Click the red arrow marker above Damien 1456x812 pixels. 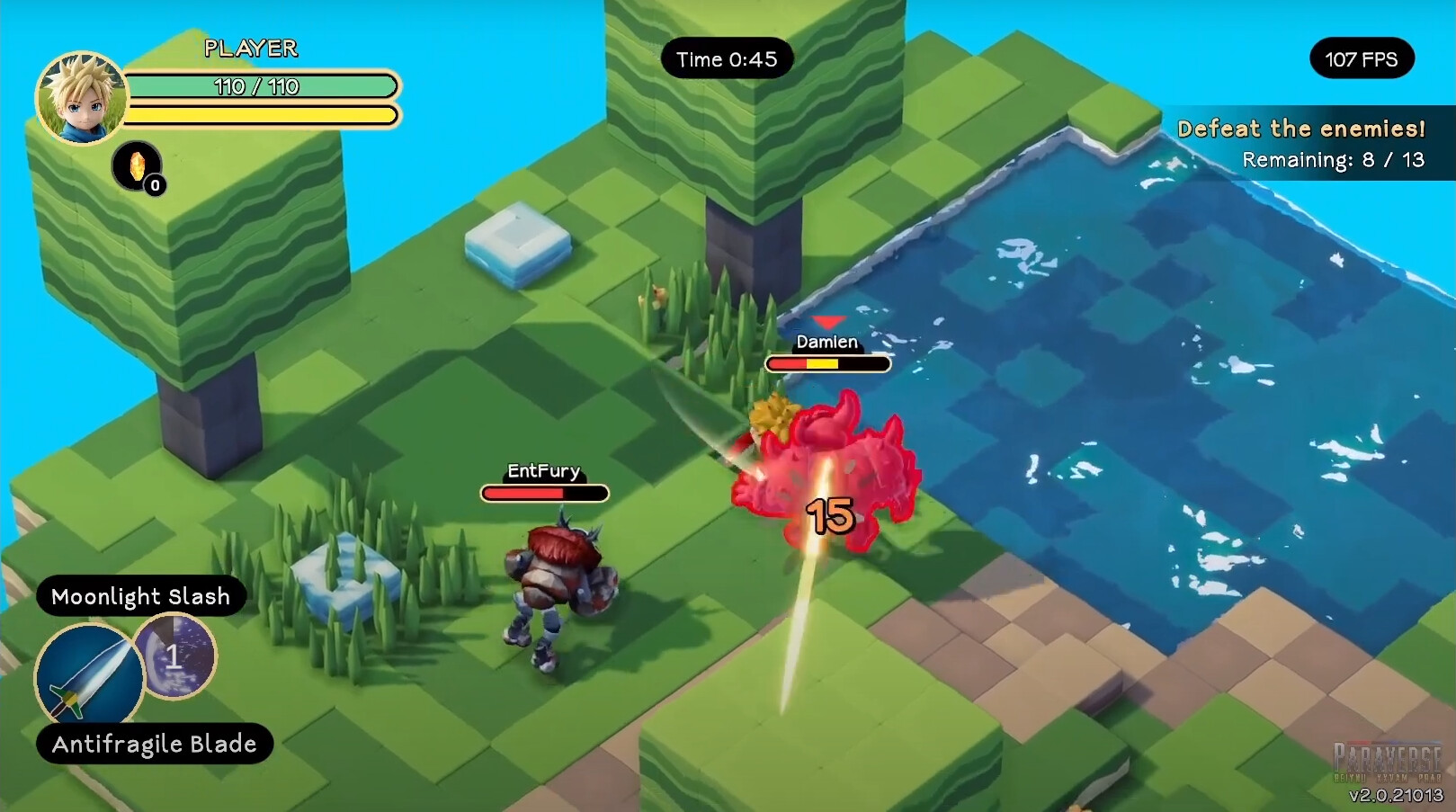[828, 324]
